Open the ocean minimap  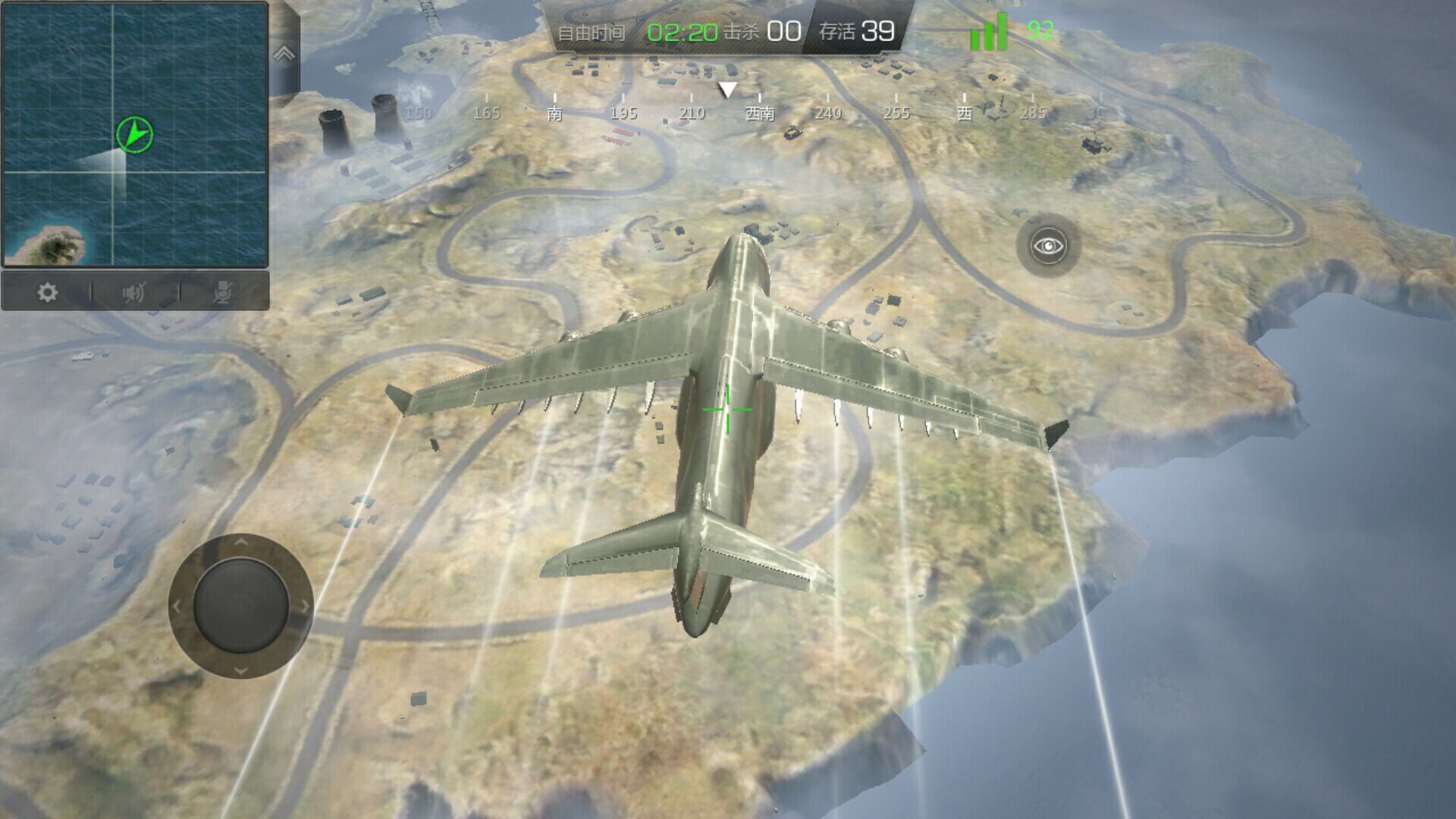135,134
